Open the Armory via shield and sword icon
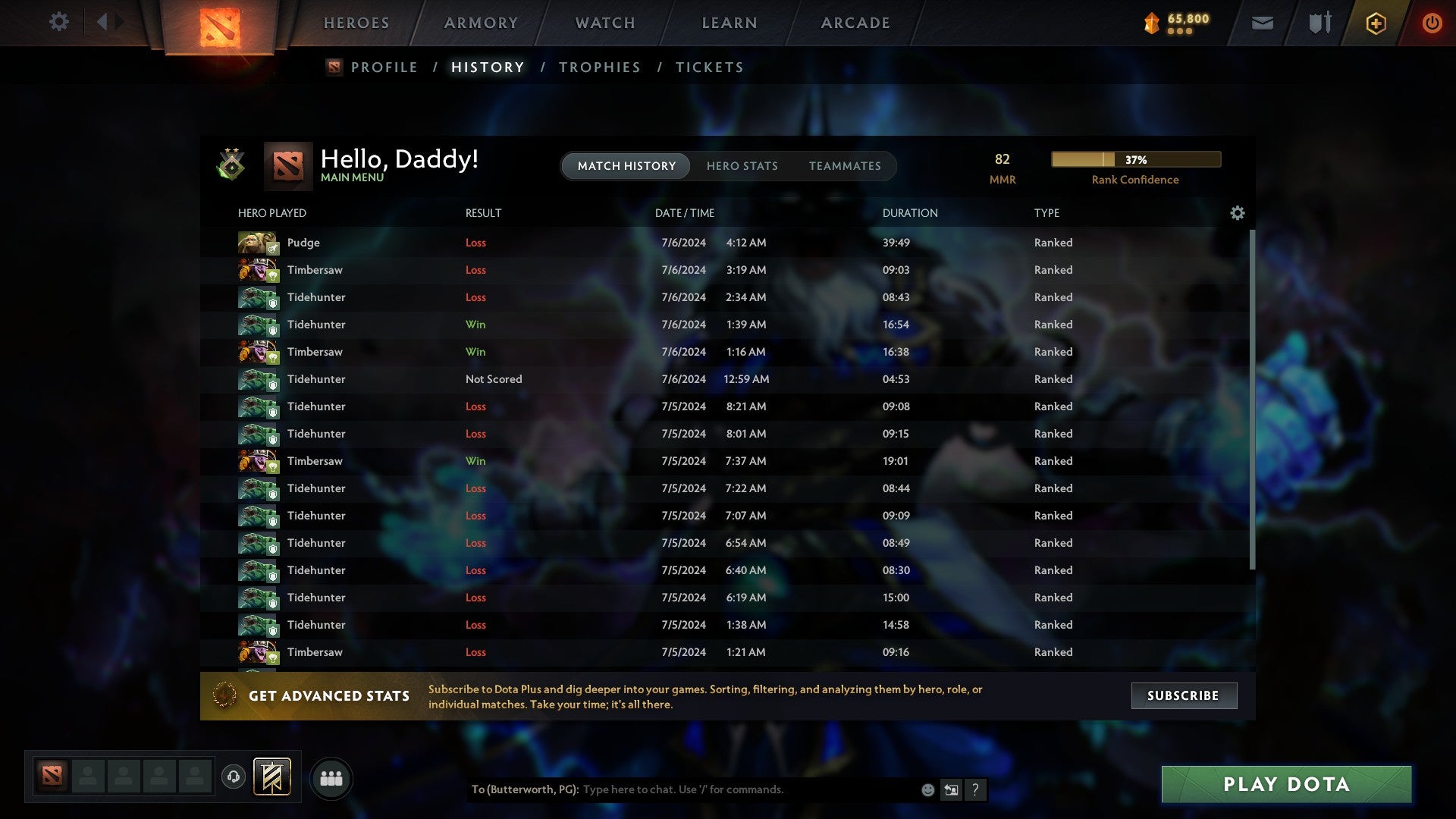This screenshot has height=819, width=1456. 1318,23
